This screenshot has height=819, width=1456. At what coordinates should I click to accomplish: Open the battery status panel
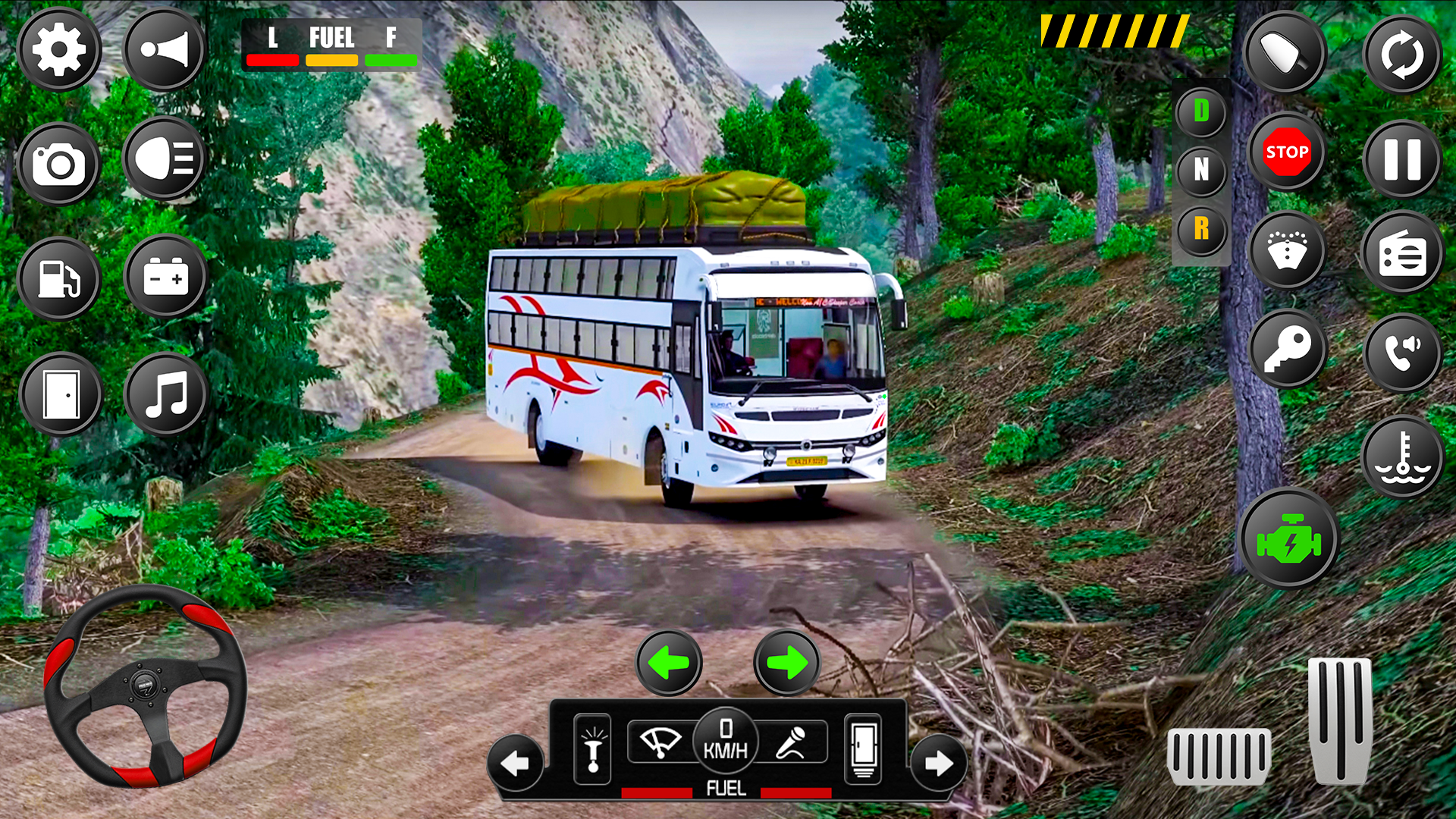pos(164,278)
